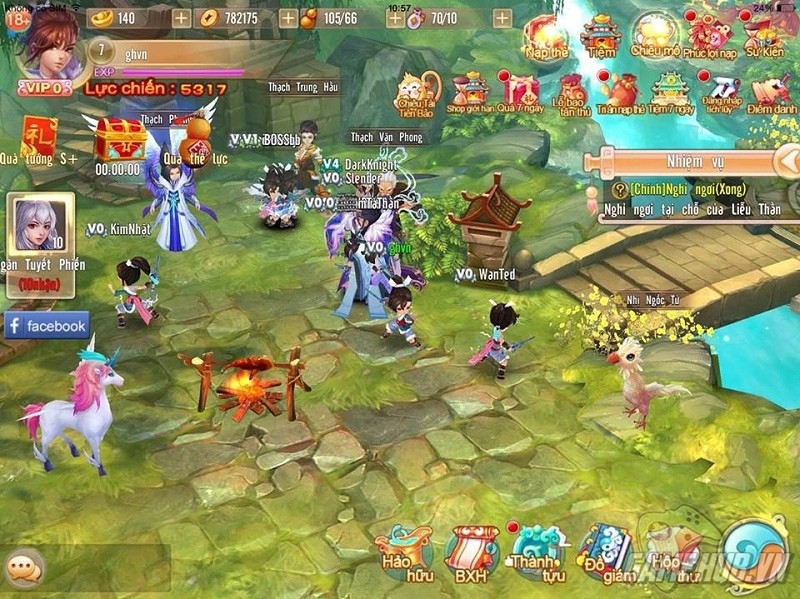Image resolution: width=800 pixels, height=599 pixels.
Task: Open the Nạp thẻ recharge icon
Action: [x=546, y=35]
